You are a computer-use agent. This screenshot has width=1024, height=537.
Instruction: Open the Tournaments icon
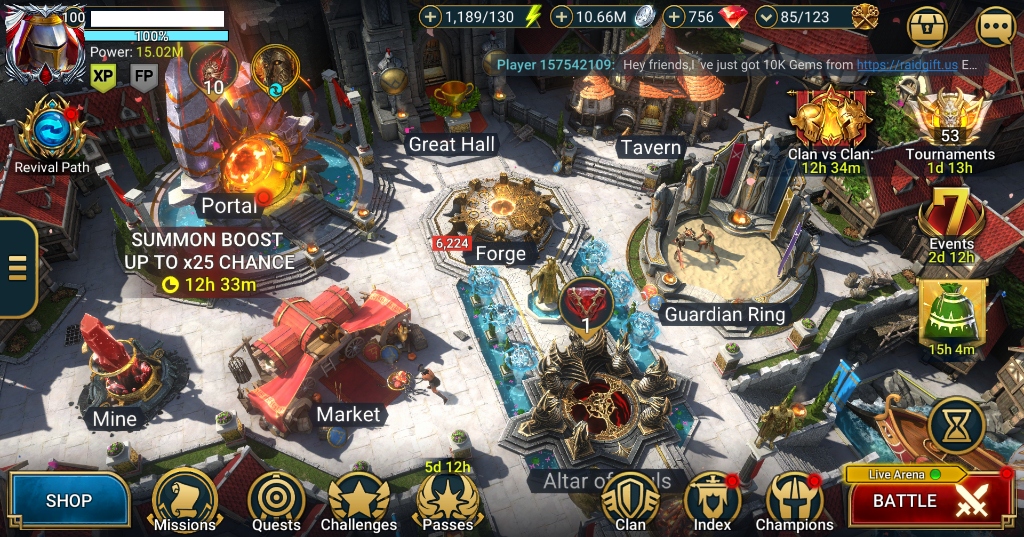(x=950, y=121)
